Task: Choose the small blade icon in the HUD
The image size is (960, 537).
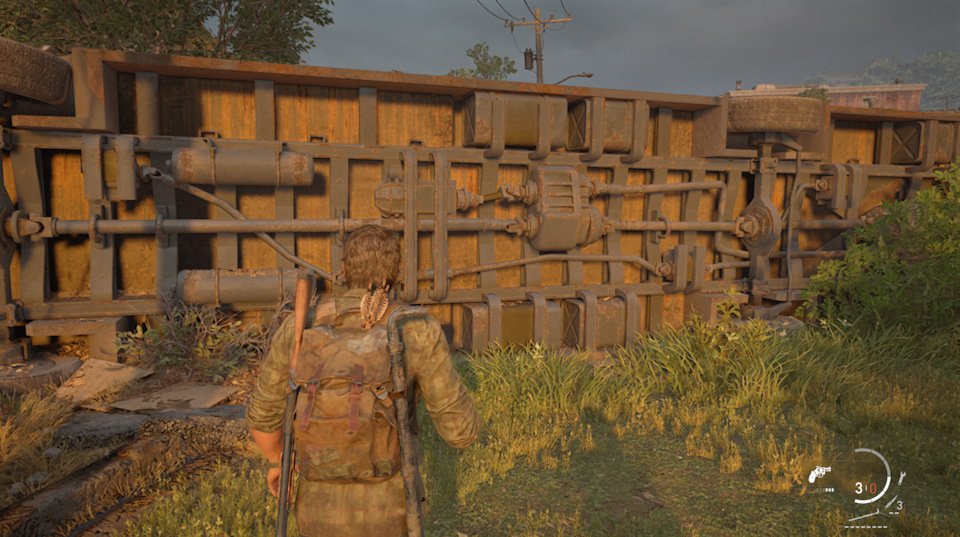Action: point(891,502)
